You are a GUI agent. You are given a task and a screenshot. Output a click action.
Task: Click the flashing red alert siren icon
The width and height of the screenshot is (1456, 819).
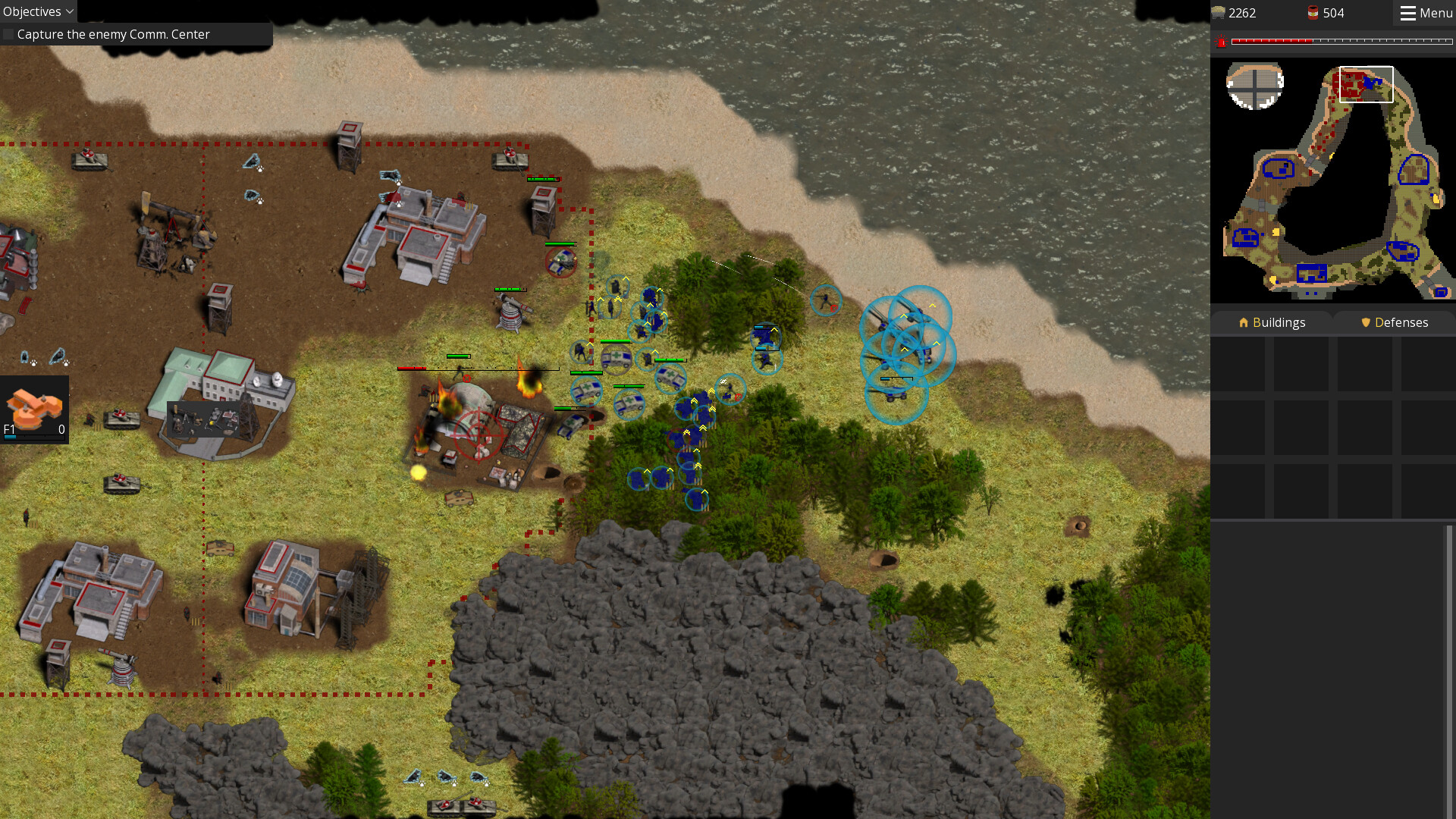coord(1222,43)
